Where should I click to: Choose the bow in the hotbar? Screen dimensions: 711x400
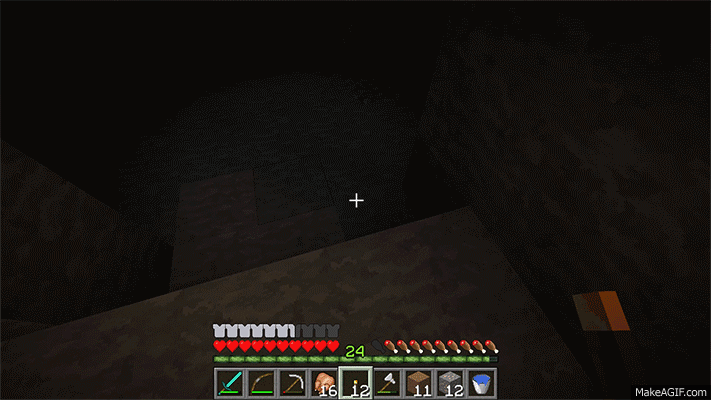coord(260,383)
